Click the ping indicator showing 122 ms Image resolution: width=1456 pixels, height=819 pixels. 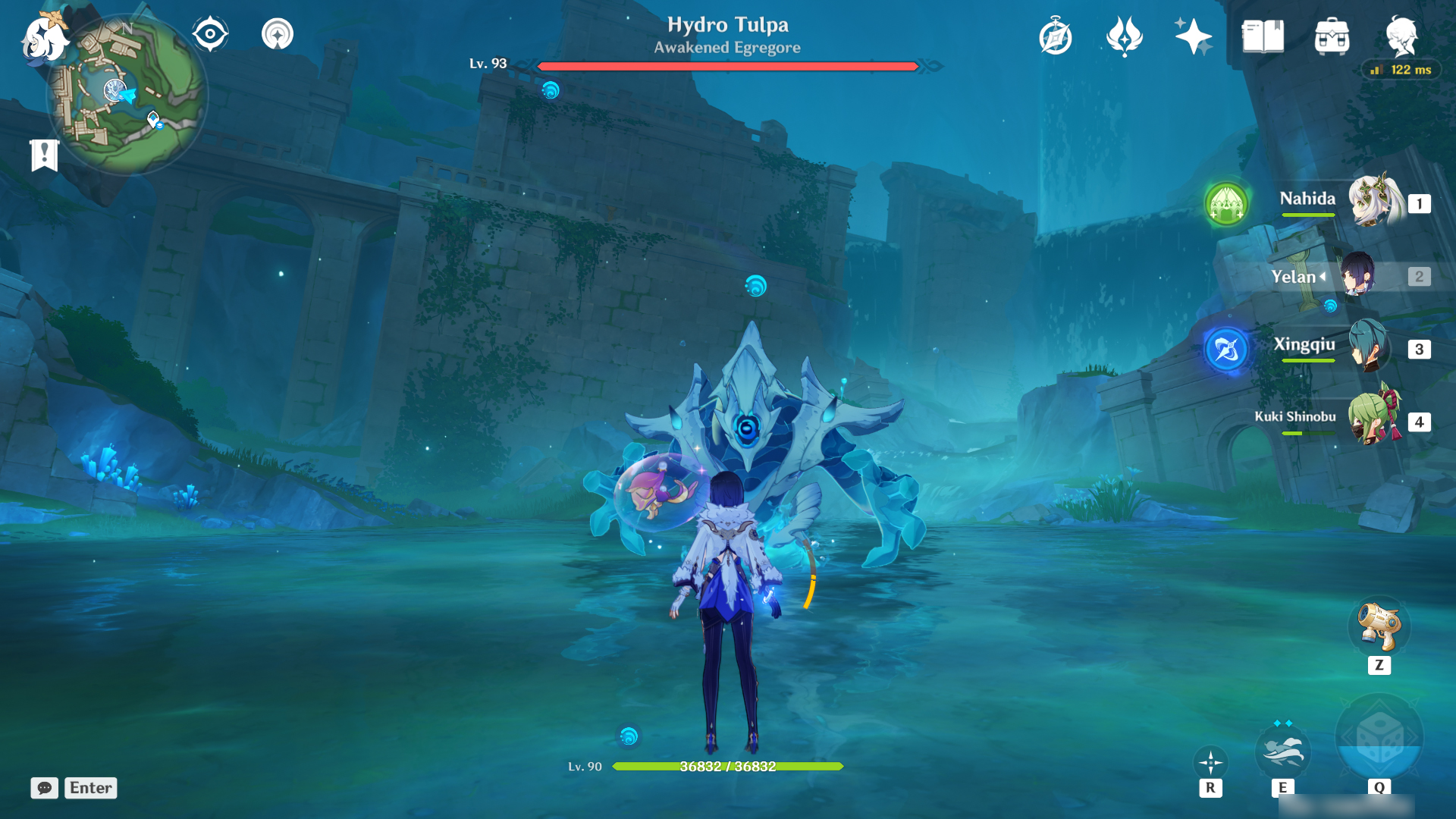pyautogui.click(x=1400, y=69)
